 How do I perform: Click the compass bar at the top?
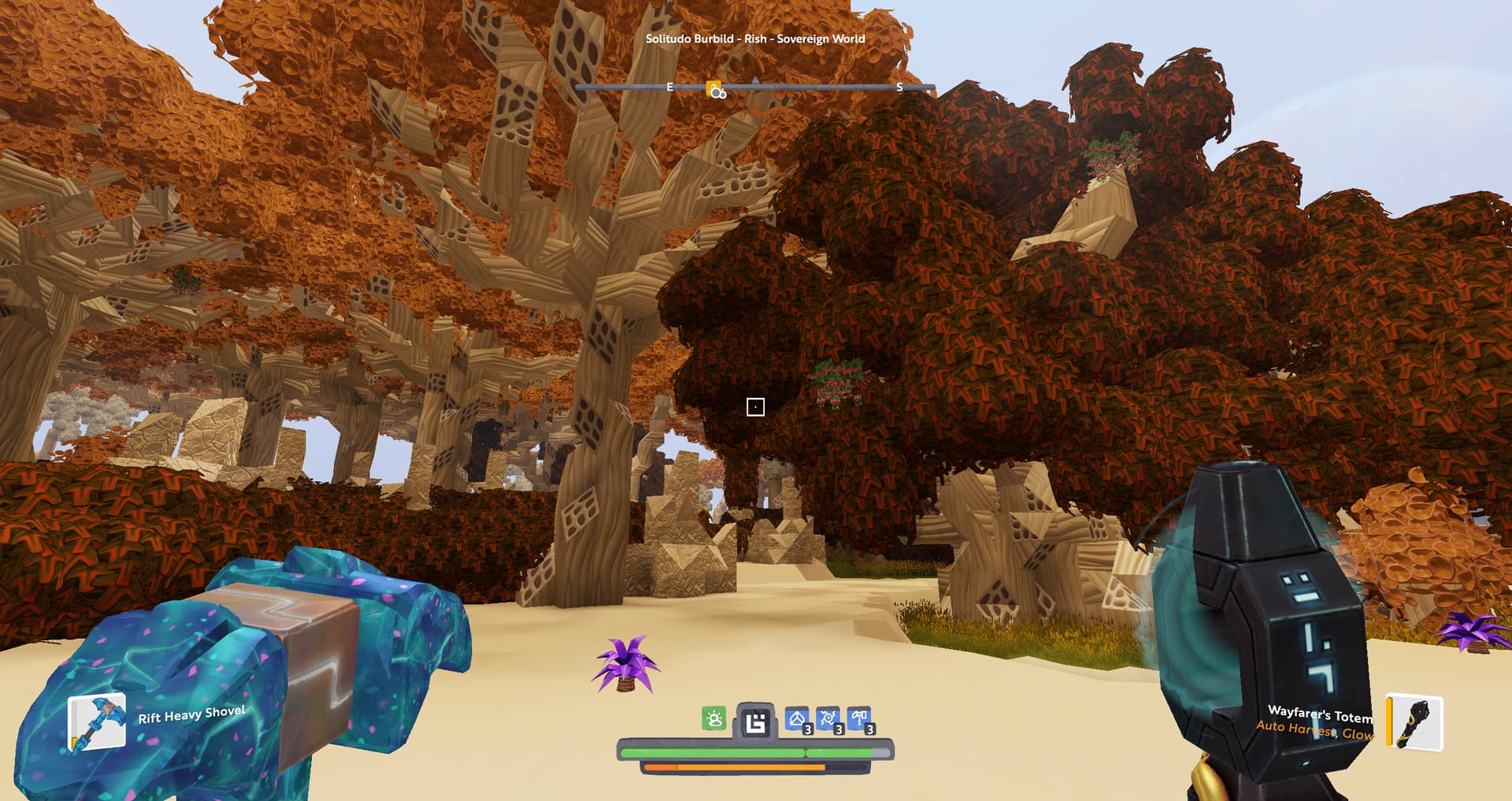(819, 87)
